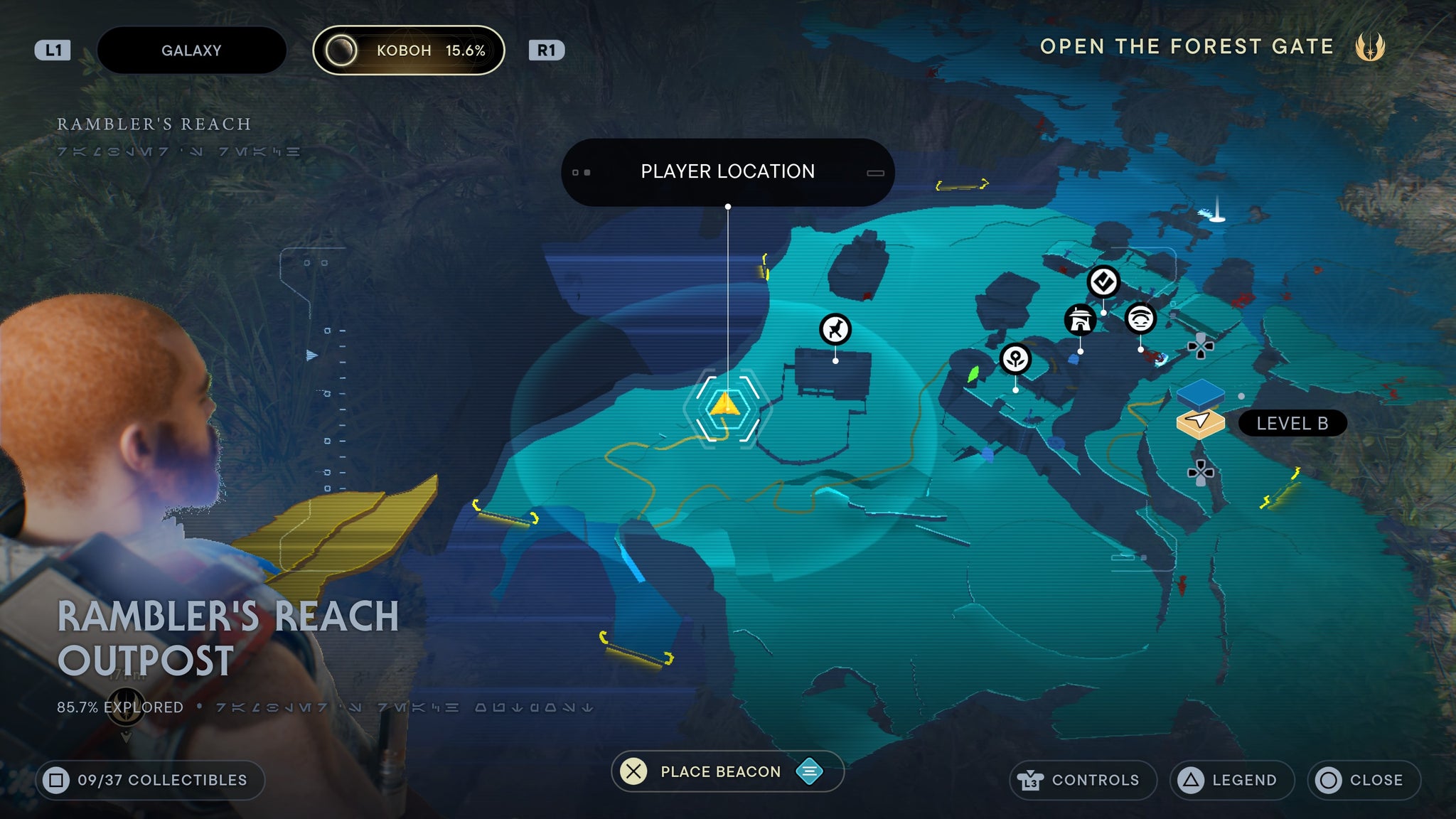The width and height of the screenshot is (1456, 819).
Task: Click the distant white fast-travel beam marker
Action: (x=1217, y=211)
